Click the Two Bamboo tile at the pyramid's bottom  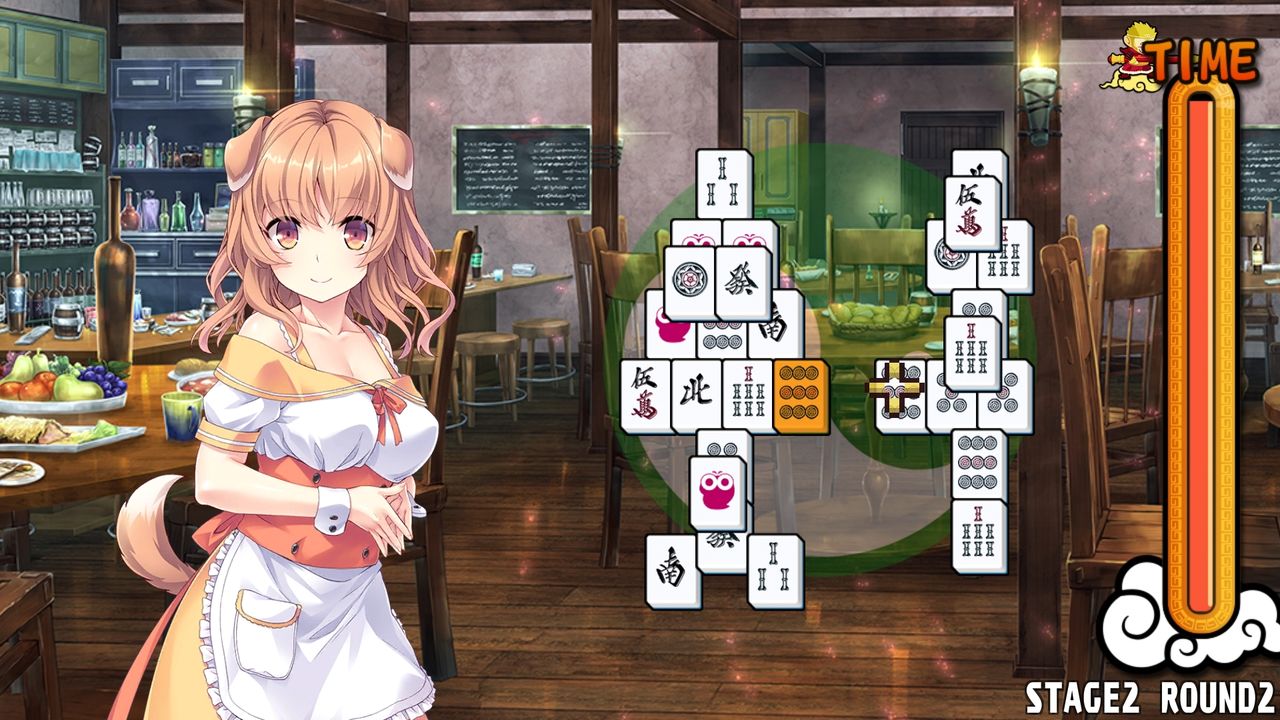coord(775,570)
